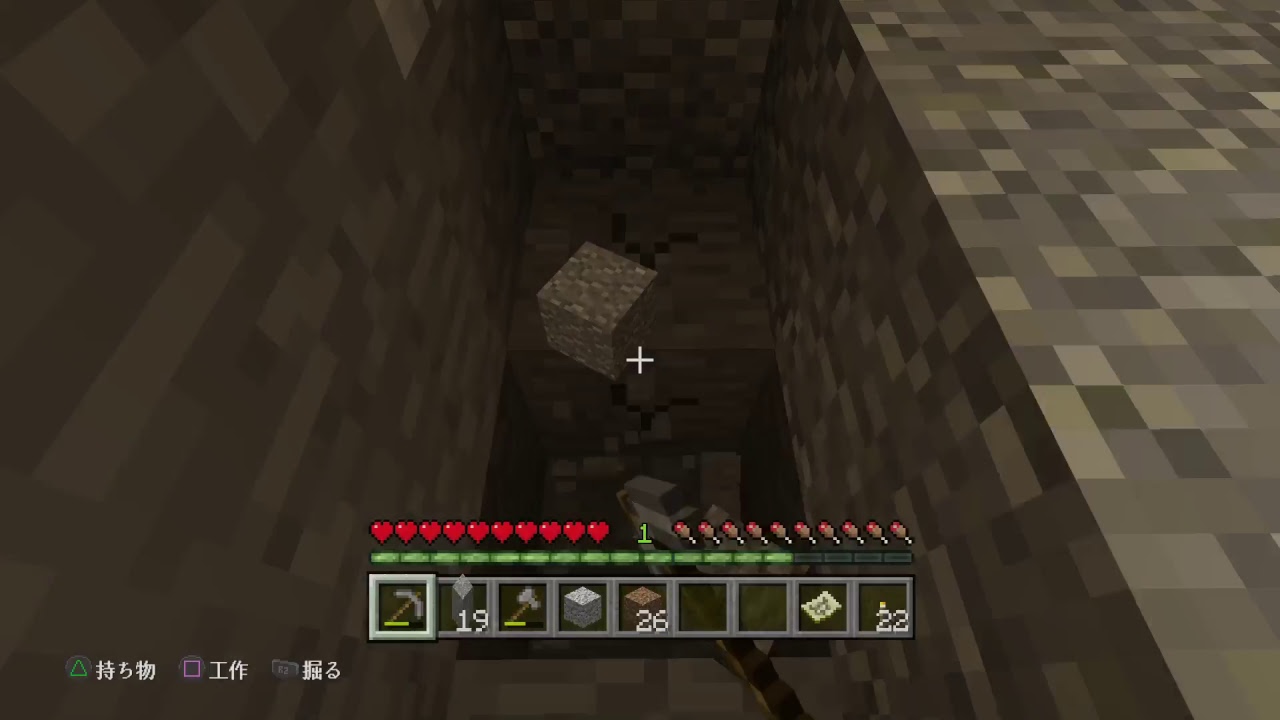Screen dimensions: 1280x720
Task: Select the stone axe in the hotbar
Action: [523, 605]
